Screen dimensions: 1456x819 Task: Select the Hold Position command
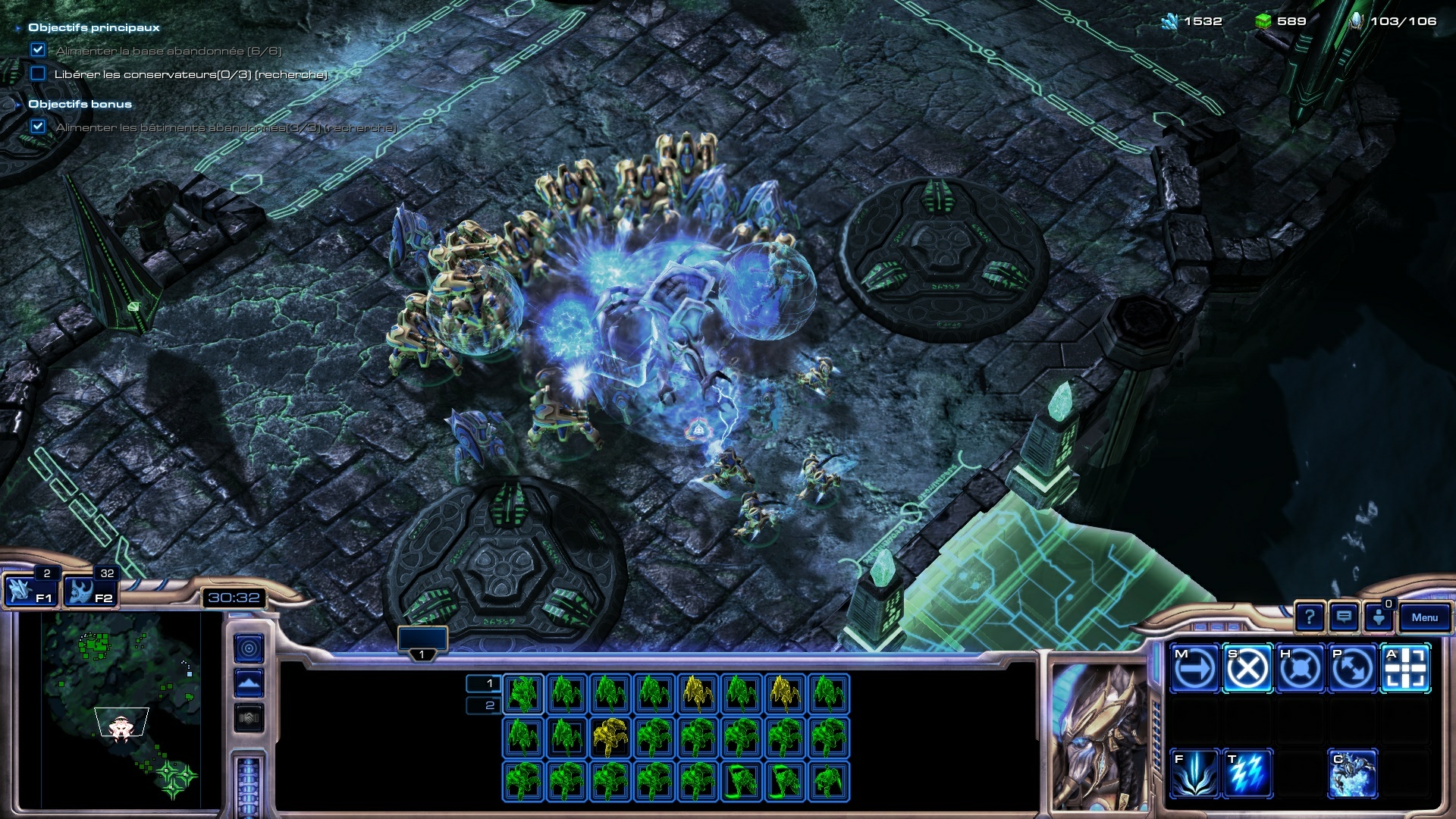[1299, 669]
